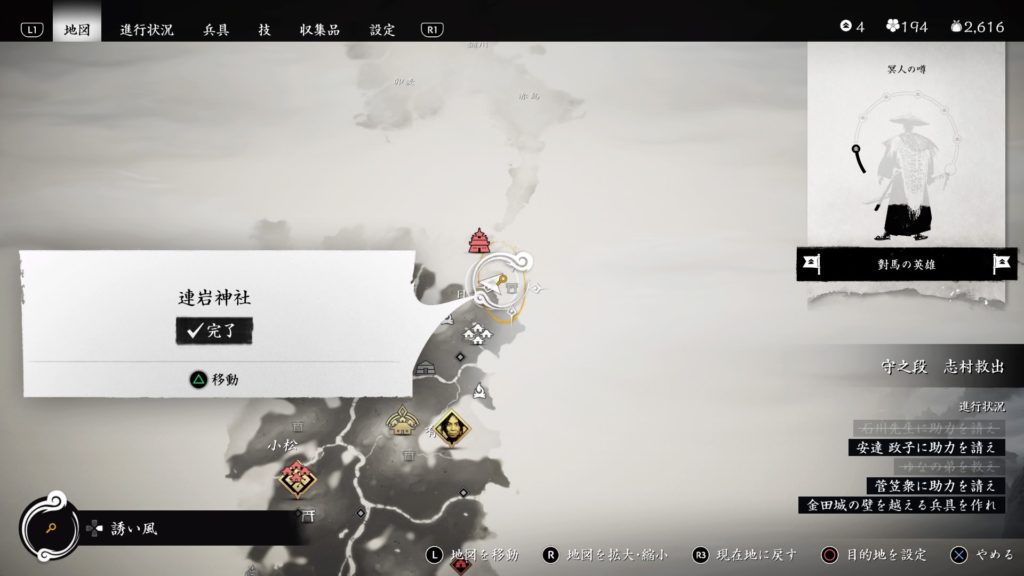Select the red castle map marker
The width and height of the screenshot is (1024, 576).
point(478,241)
